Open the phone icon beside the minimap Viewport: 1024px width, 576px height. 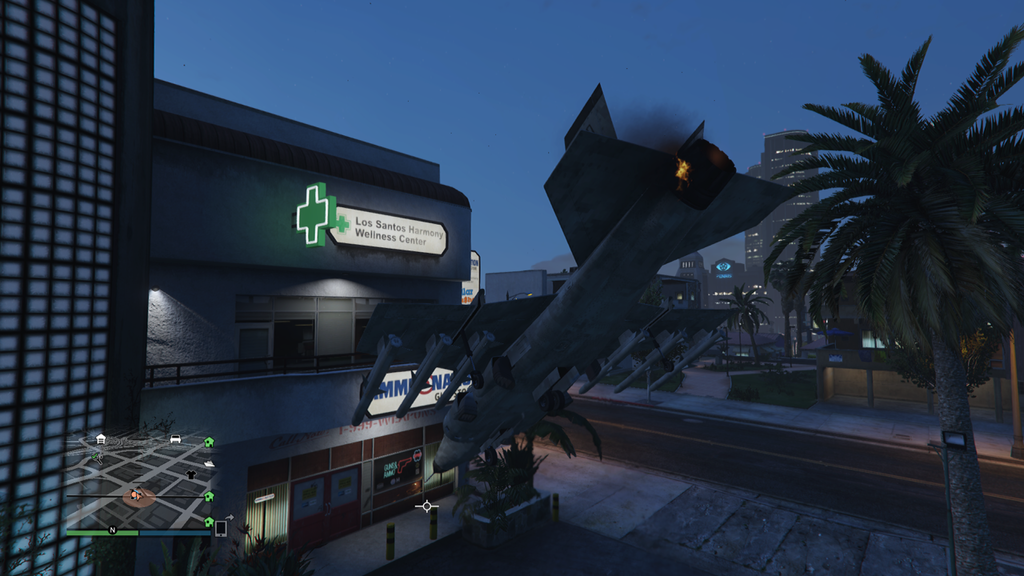coord(220,528)
